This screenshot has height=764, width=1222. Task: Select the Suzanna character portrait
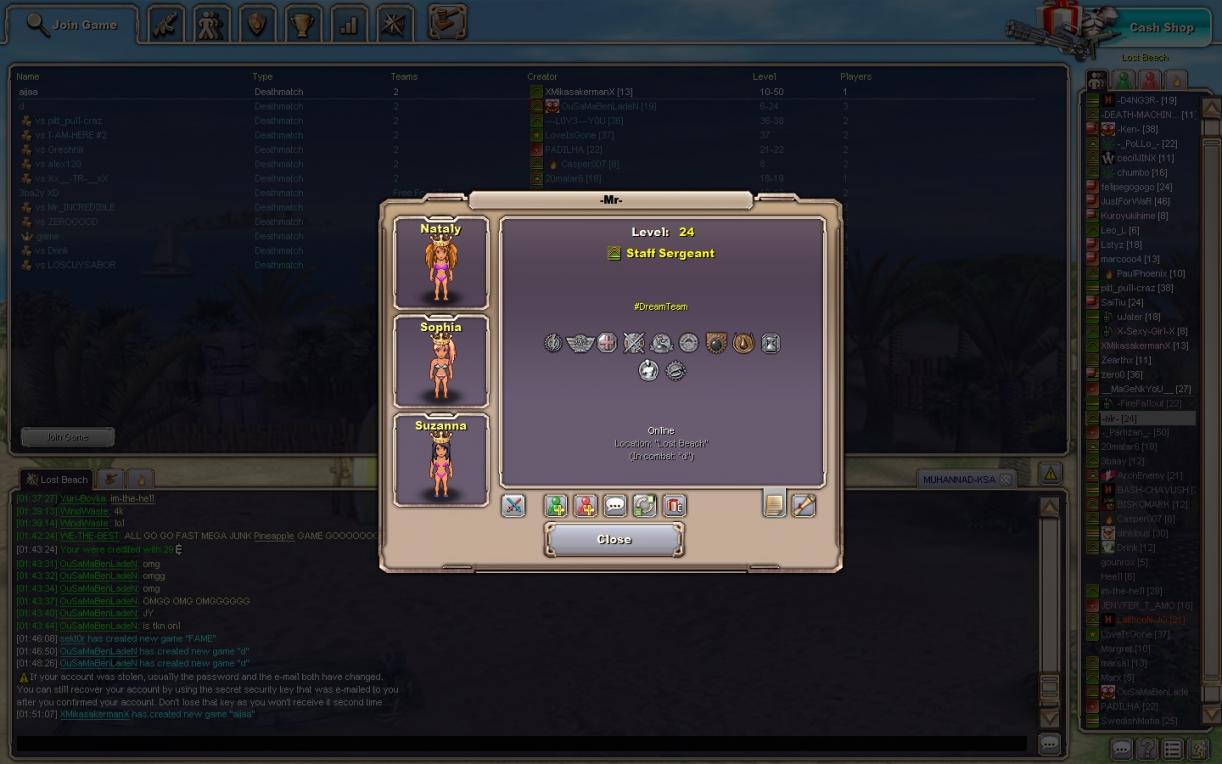point(441,460)
